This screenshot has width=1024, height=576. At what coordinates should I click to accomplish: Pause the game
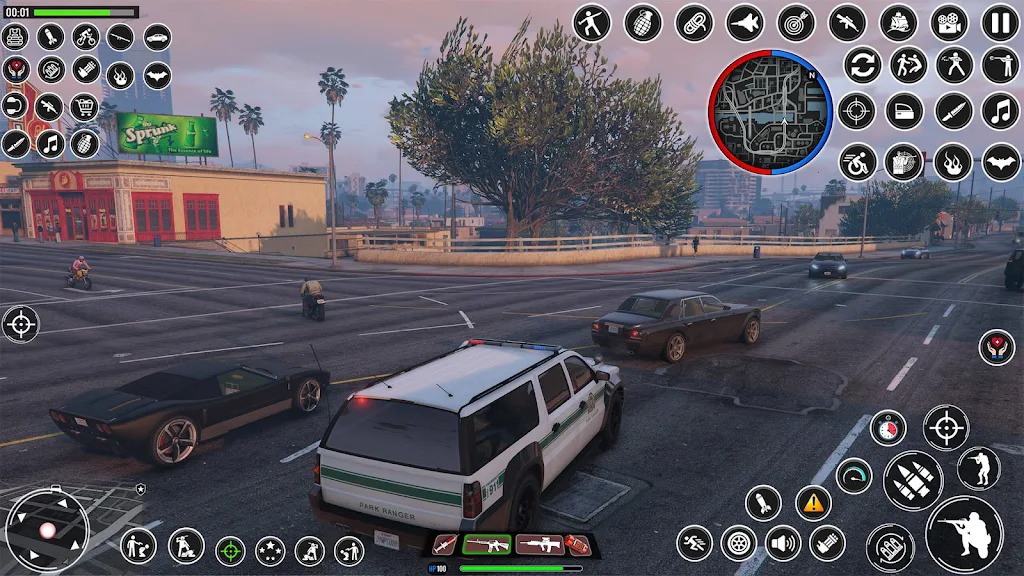1000,23
